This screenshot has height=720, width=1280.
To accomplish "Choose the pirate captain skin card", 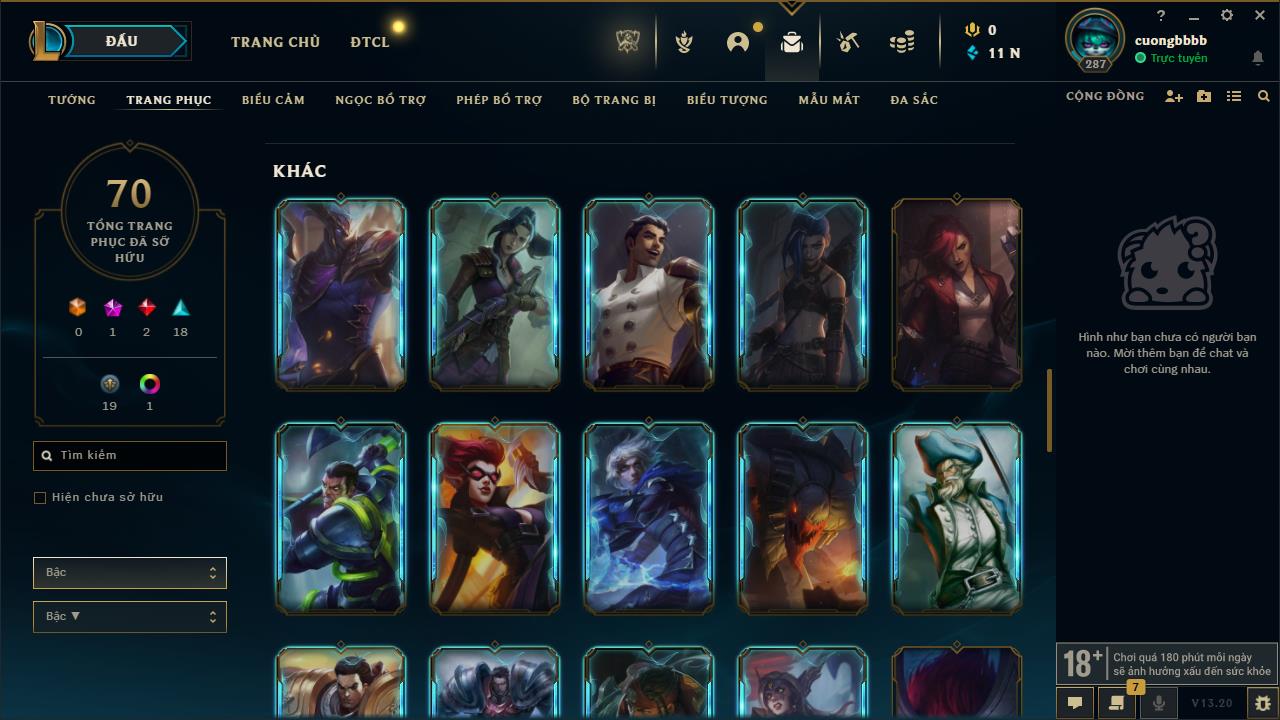I will coord(956,517).
